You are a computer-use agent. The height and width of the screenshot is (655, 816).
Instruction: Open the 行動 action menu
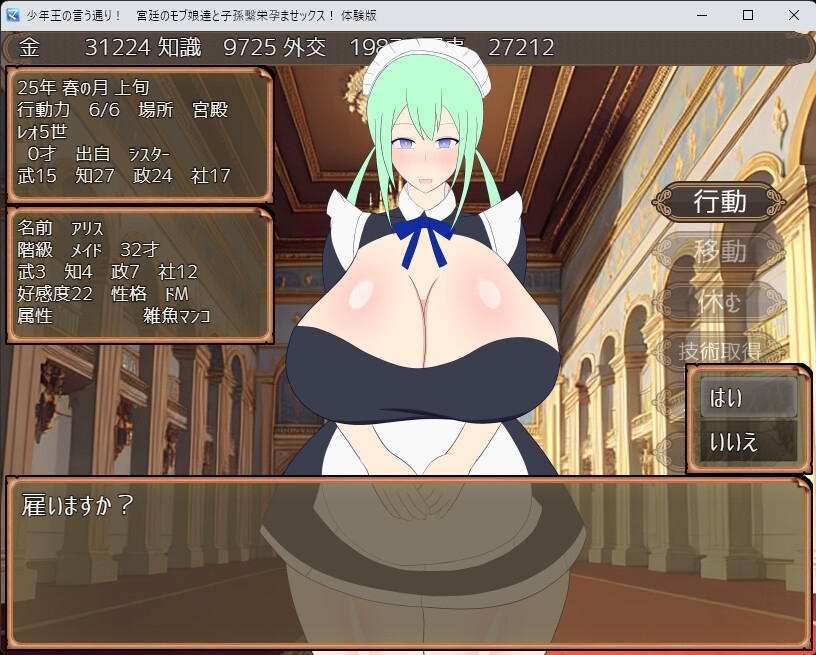tap(719, 202)
